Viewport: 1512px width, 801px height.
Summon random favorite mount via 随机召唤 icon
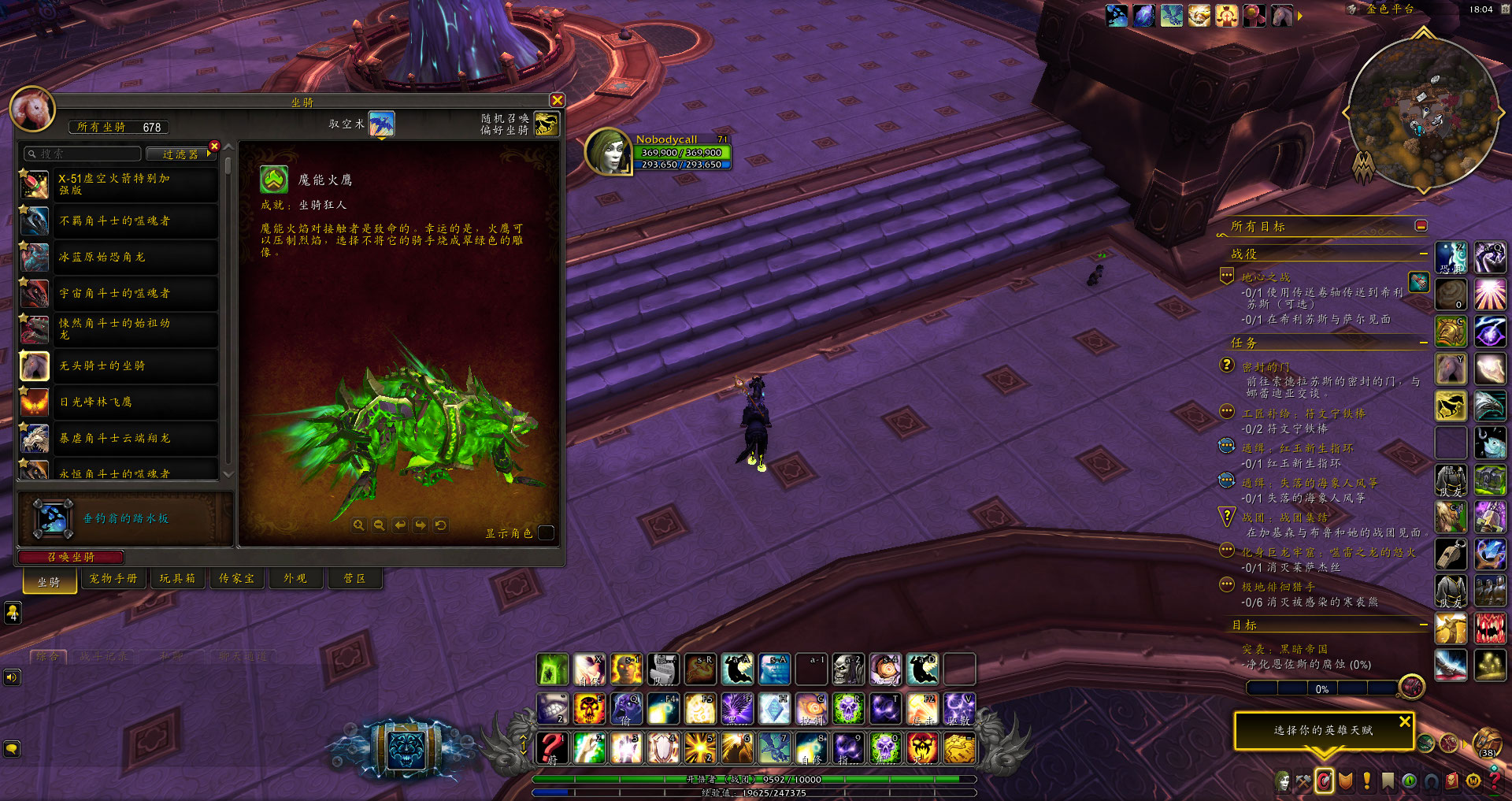[546, 124]
